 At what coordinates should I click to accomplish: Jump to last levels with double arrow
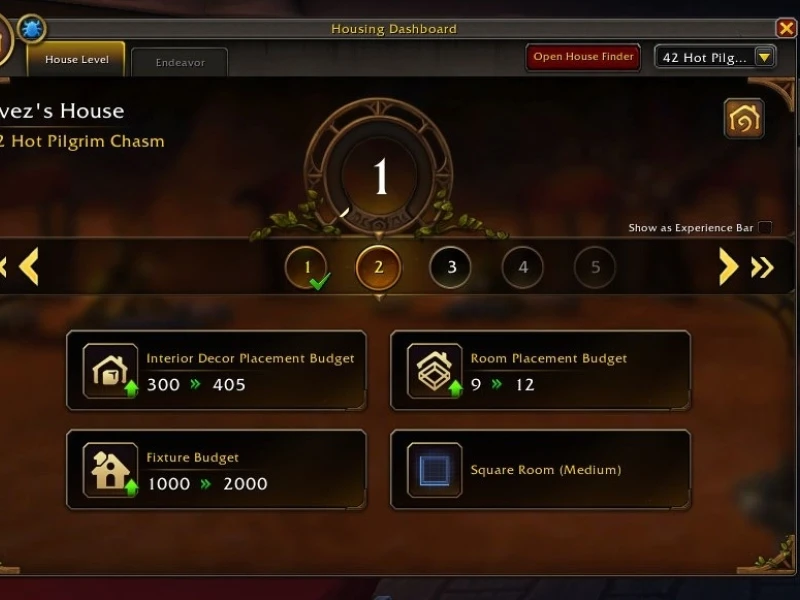click(x=762, y=267)
